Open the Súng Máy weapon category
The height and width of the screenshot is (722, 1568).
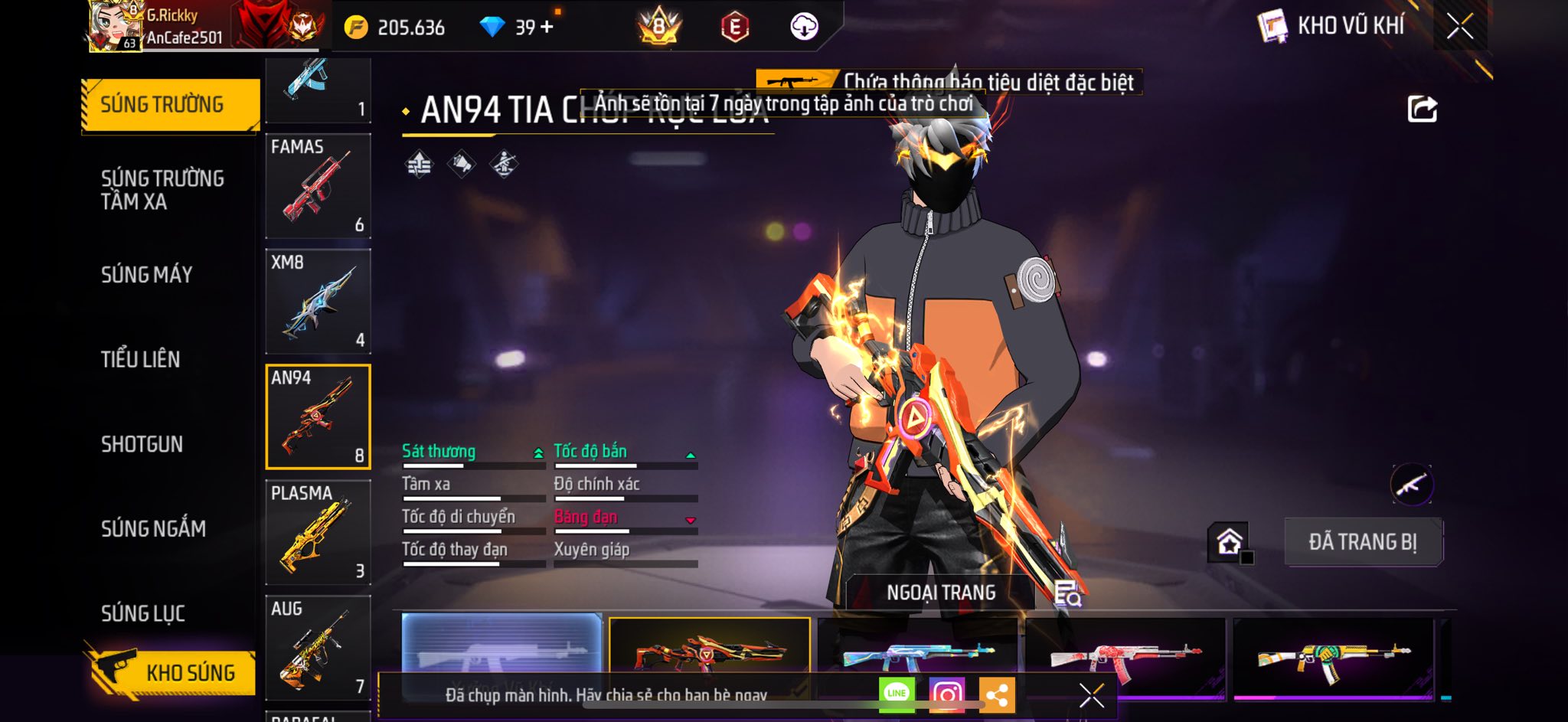coord(147,275)
